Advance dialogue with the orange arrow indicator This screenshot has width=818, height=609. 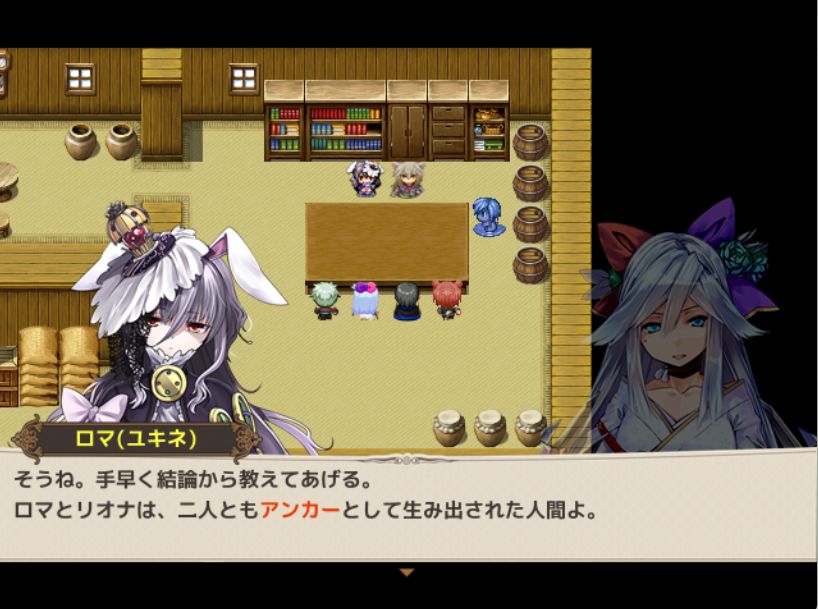[x=406, y=572]
